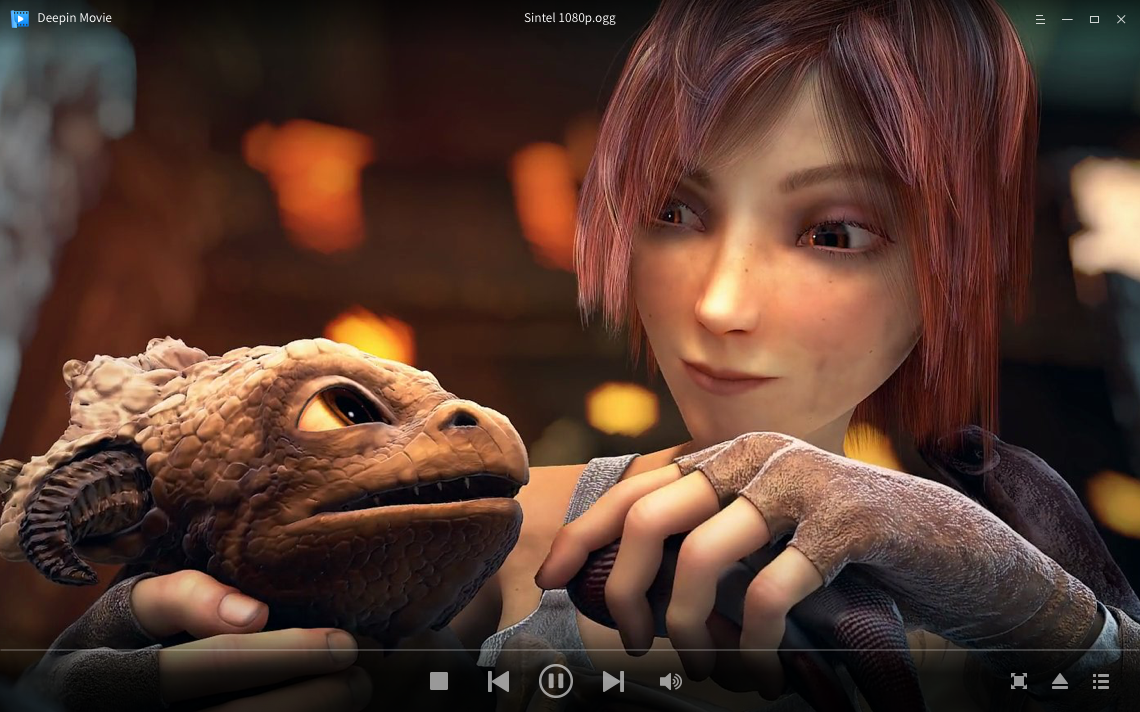Close the Deepin Movie window
This screenshot has height=712, width=1140.
pyautogui.click(x=1120, y=19)
